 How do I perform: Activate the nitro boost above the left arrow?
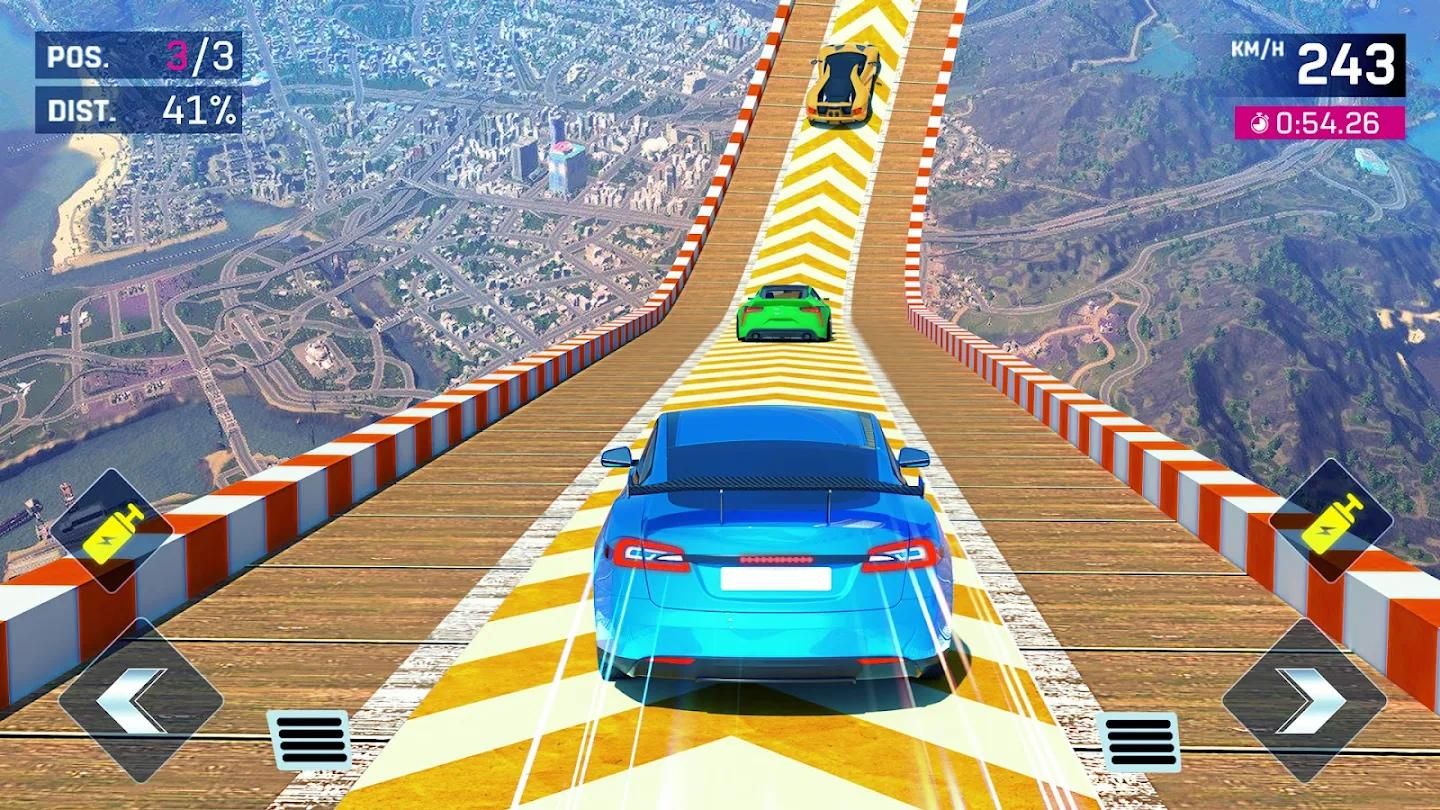[111, 530]
